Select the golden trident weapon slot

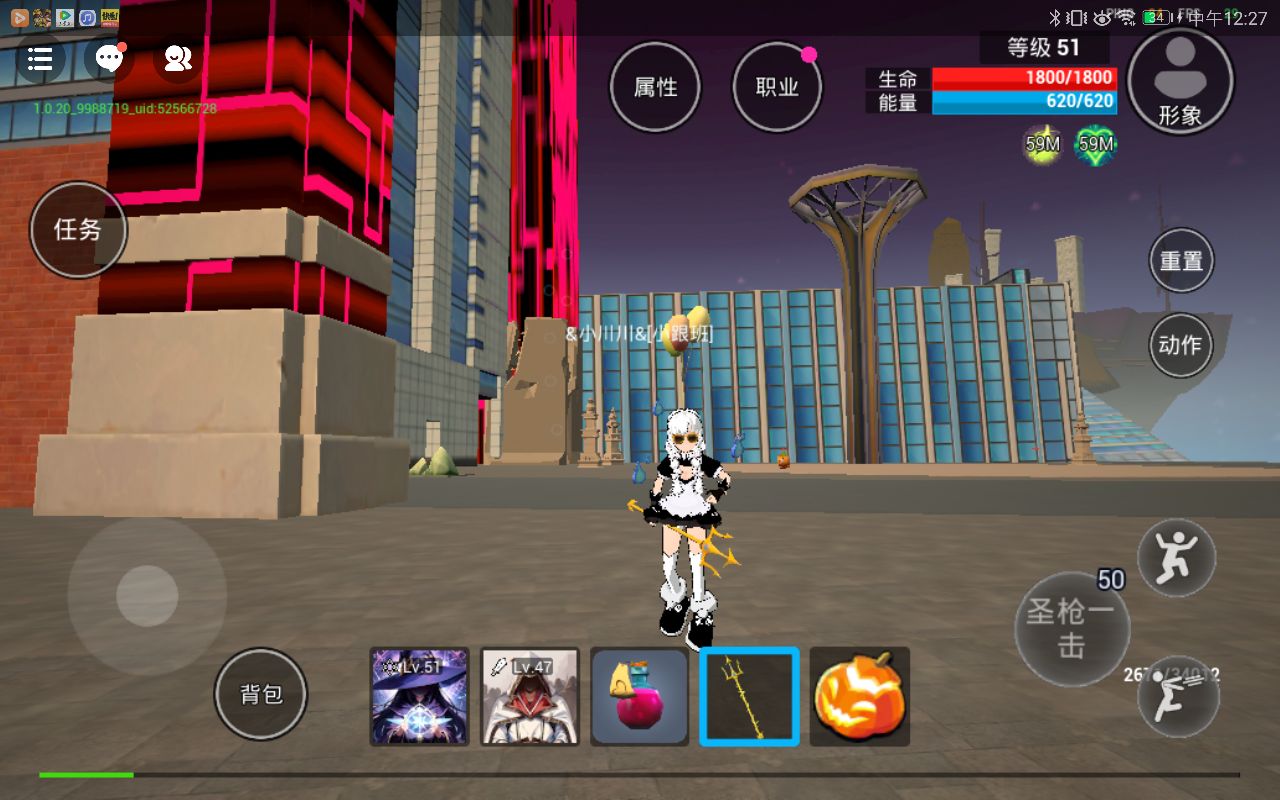click(749, 696)
